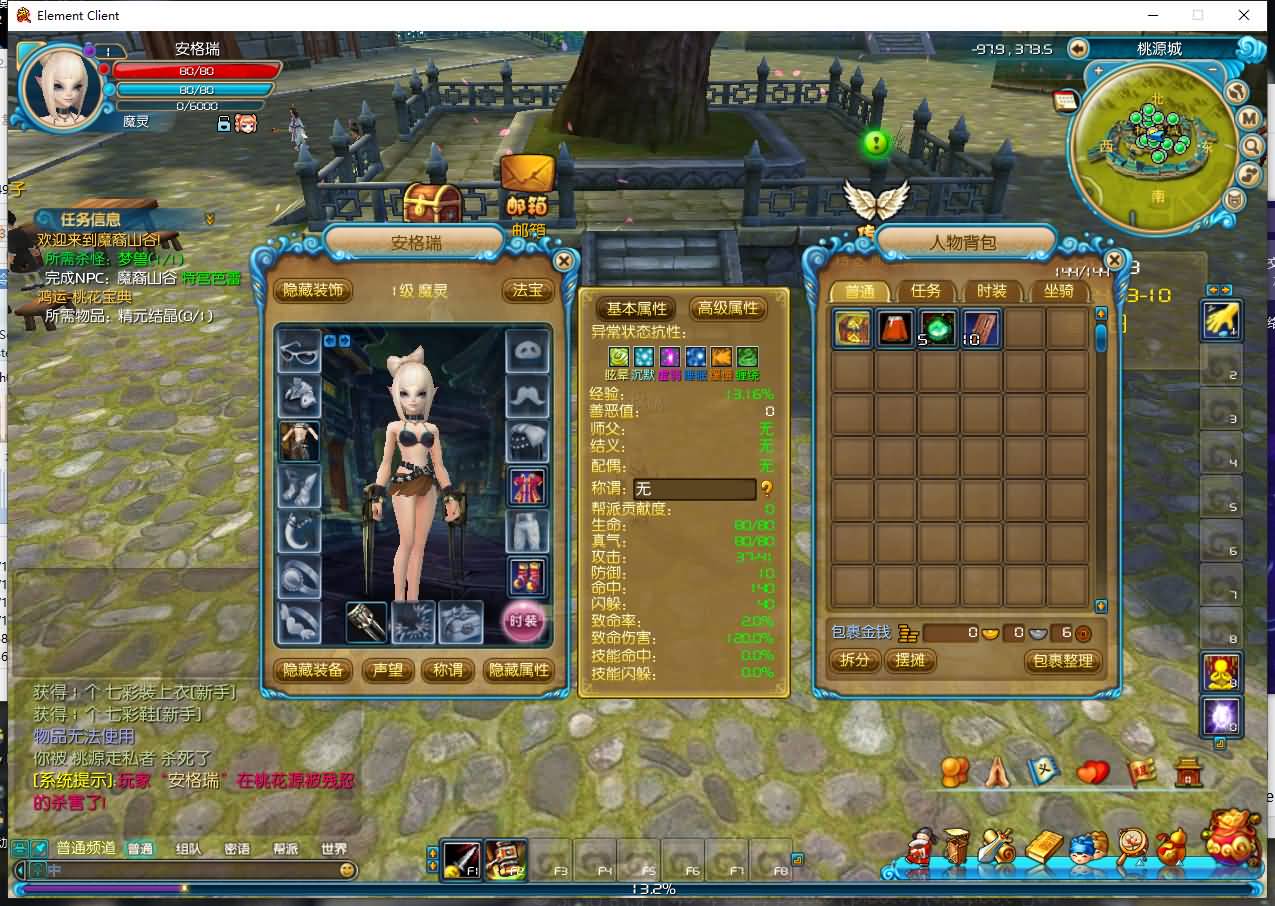Select the red skirt item in bag
This screenshot has width=1275, height=906.
pos(895,328)
